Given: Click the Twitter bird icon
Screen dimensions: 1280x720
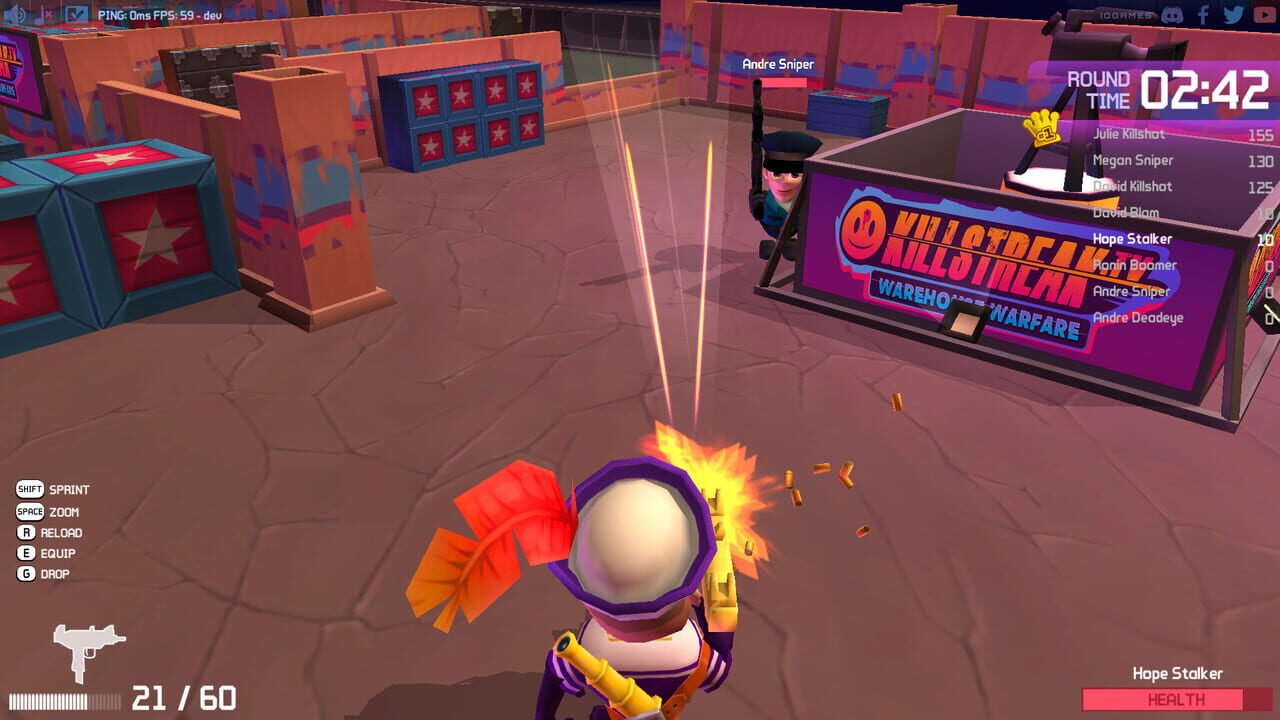Looking at the screenshot, I should coord(1234,13).
